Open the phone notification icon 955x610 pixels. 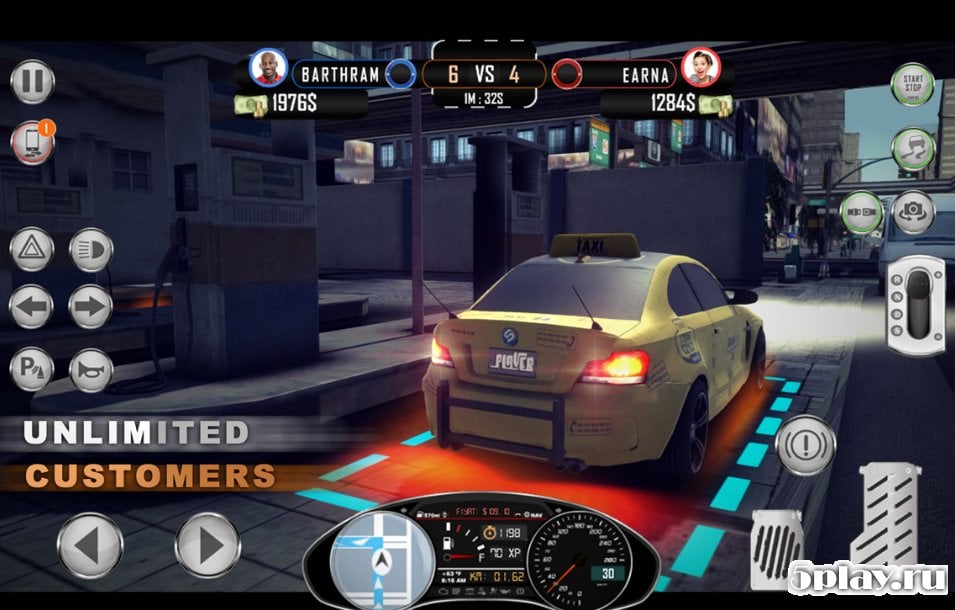click(x=32, y=143)
